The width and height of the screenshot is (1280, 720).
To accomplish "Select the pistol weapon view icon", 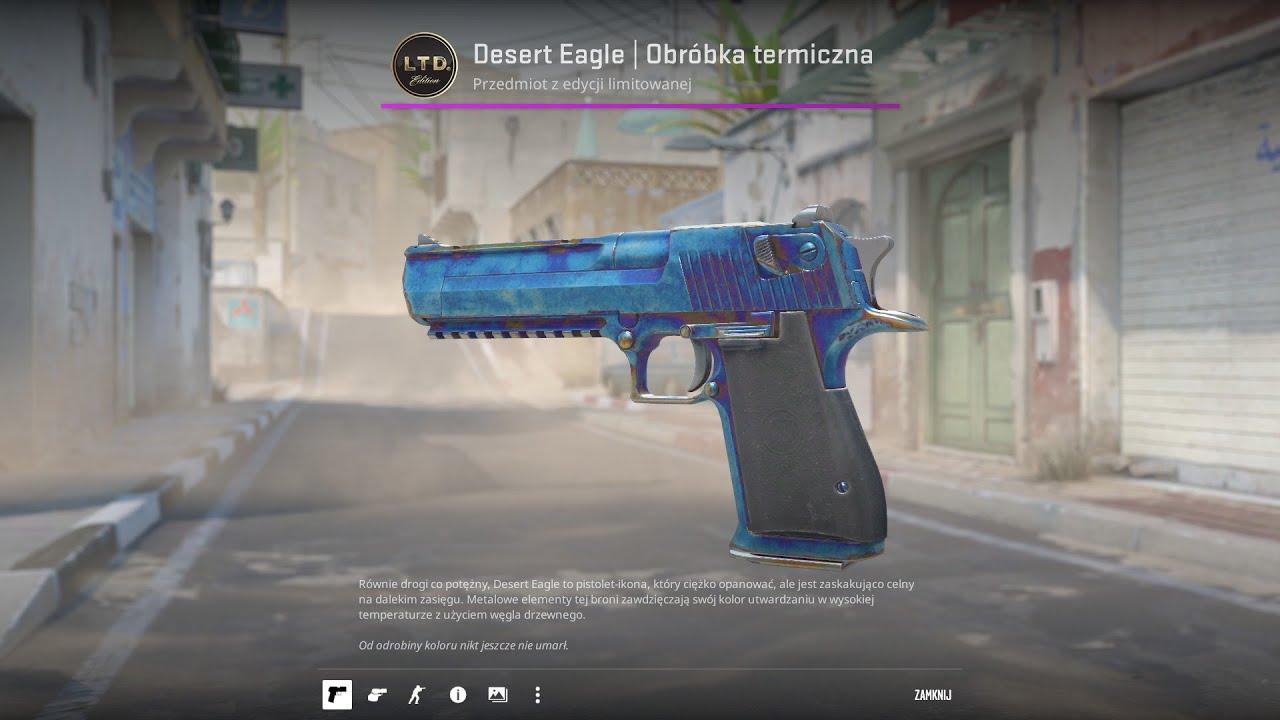I will [x=337, y=695].
